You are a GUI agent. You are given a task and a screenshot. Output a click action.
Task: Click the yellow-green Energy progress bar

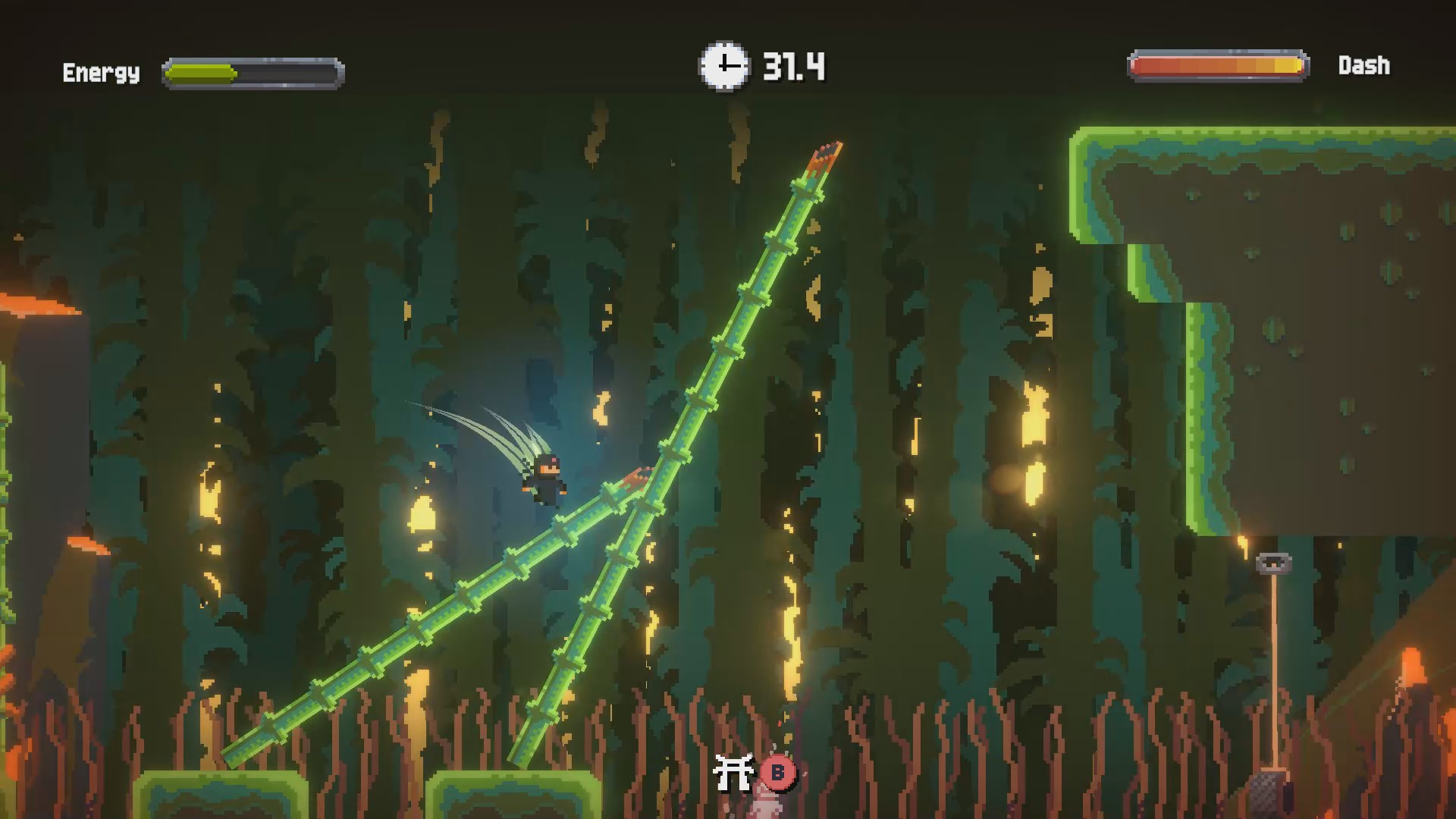(x=201, y=73)
